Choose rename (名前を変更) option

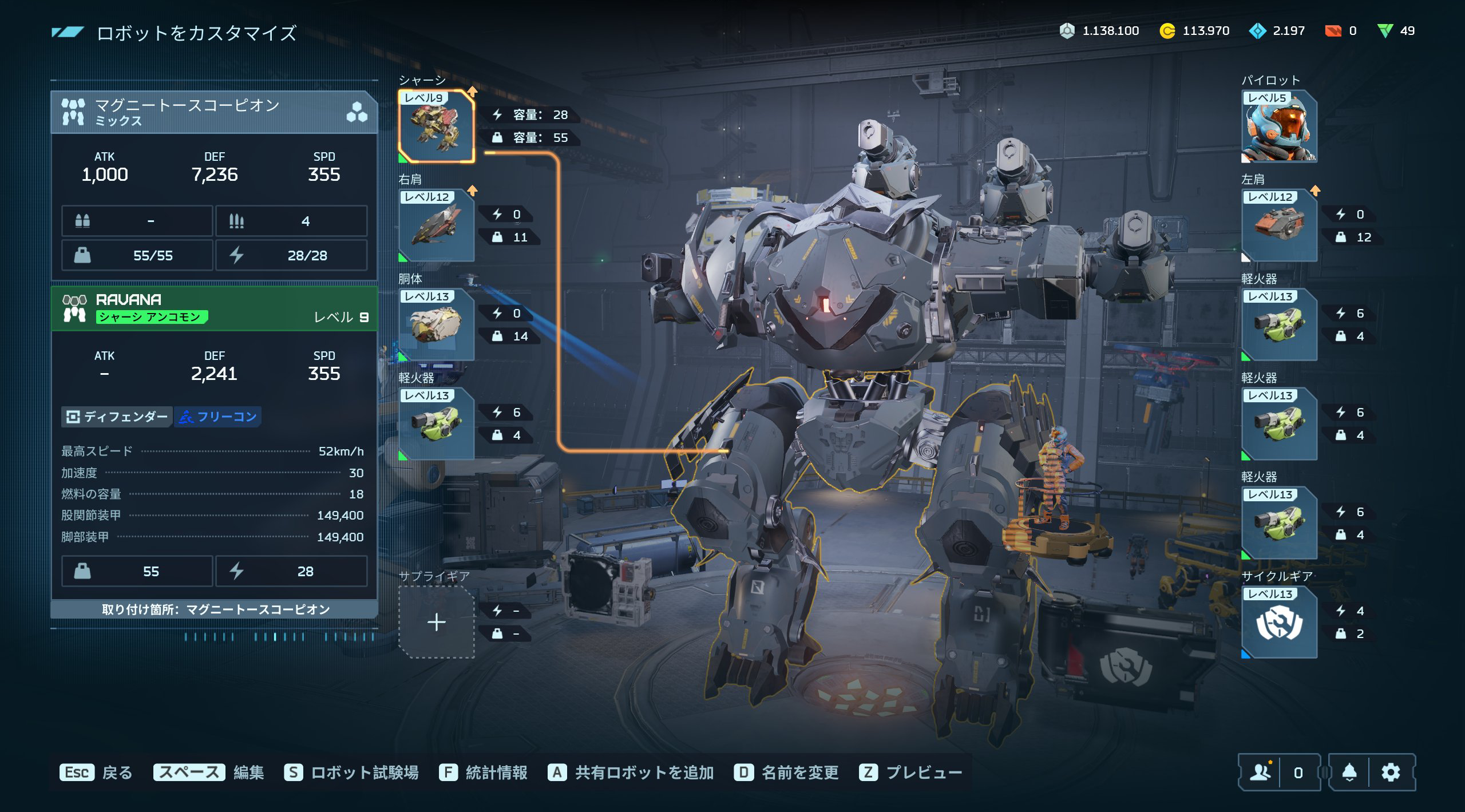pyautogui.click(x=786, y=773)
